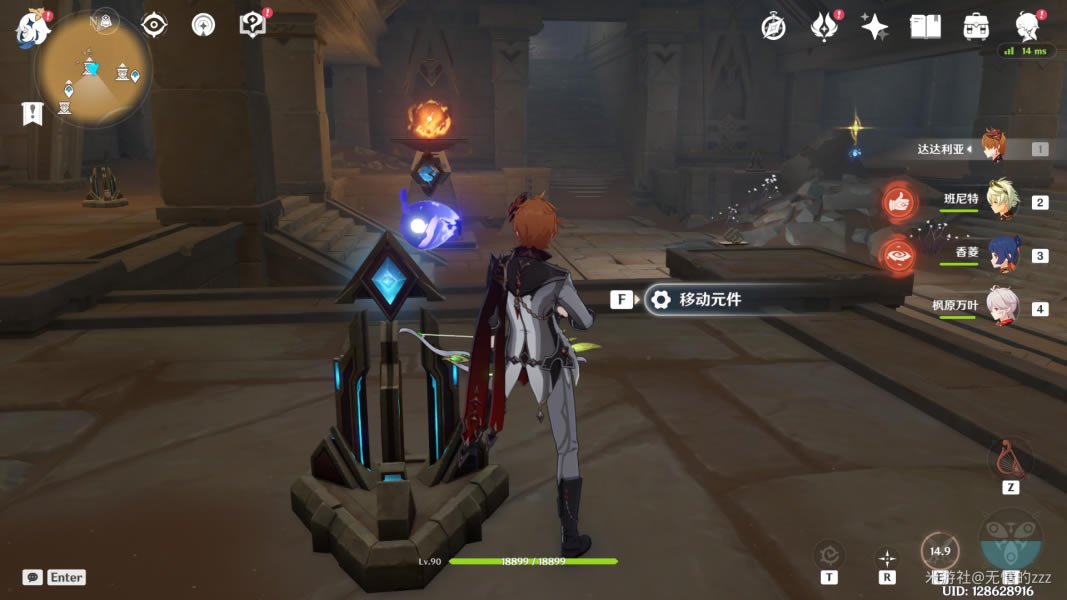Image resolution: width=1067 pixels, height=600 pixels.
Task: Switch to party member 香菱
Action: [x=1002, y=253]
